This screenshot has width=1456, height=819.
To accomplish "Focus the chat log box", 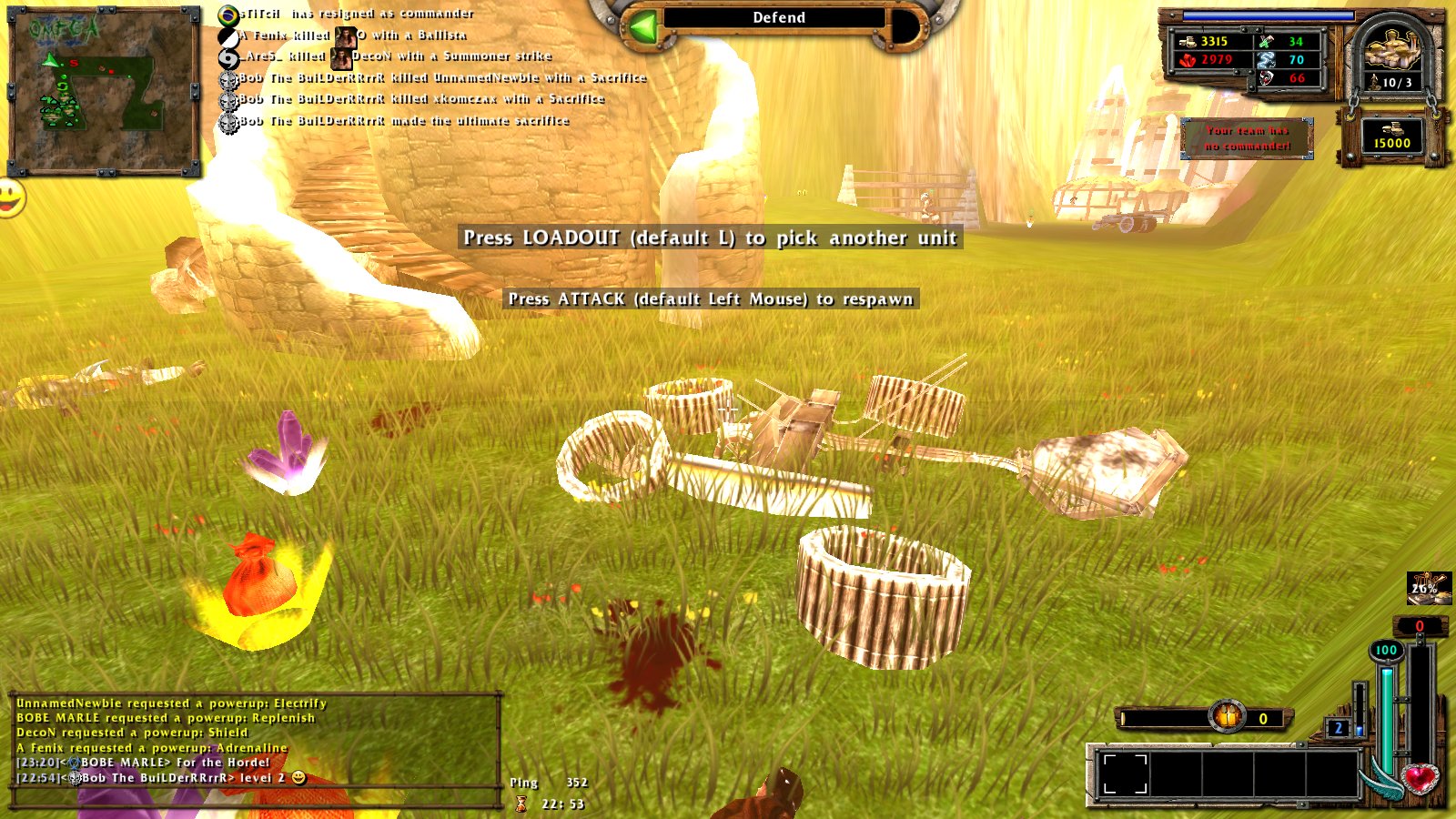I will click(x=255, y=741).
